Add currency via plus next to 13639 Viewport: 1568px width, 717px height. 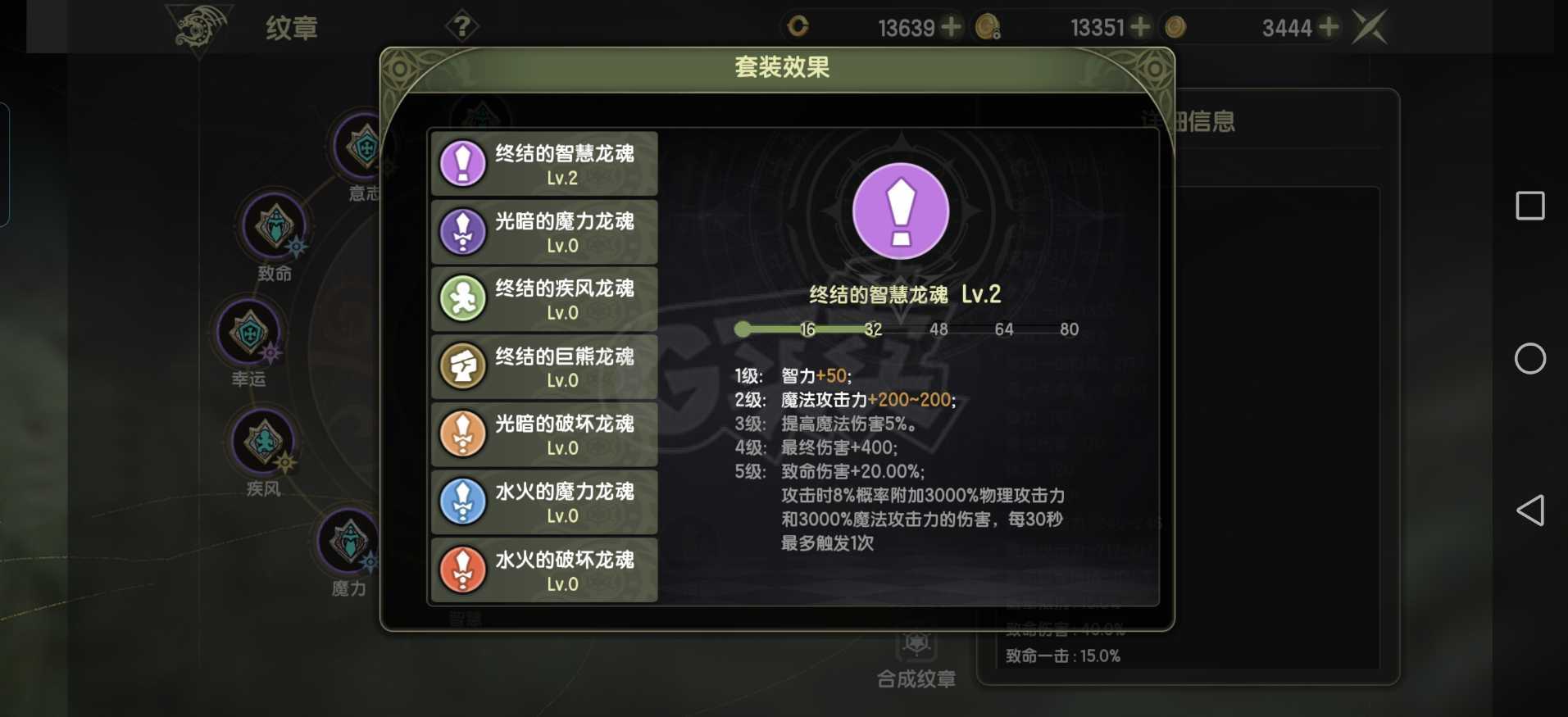click(951, 27)
